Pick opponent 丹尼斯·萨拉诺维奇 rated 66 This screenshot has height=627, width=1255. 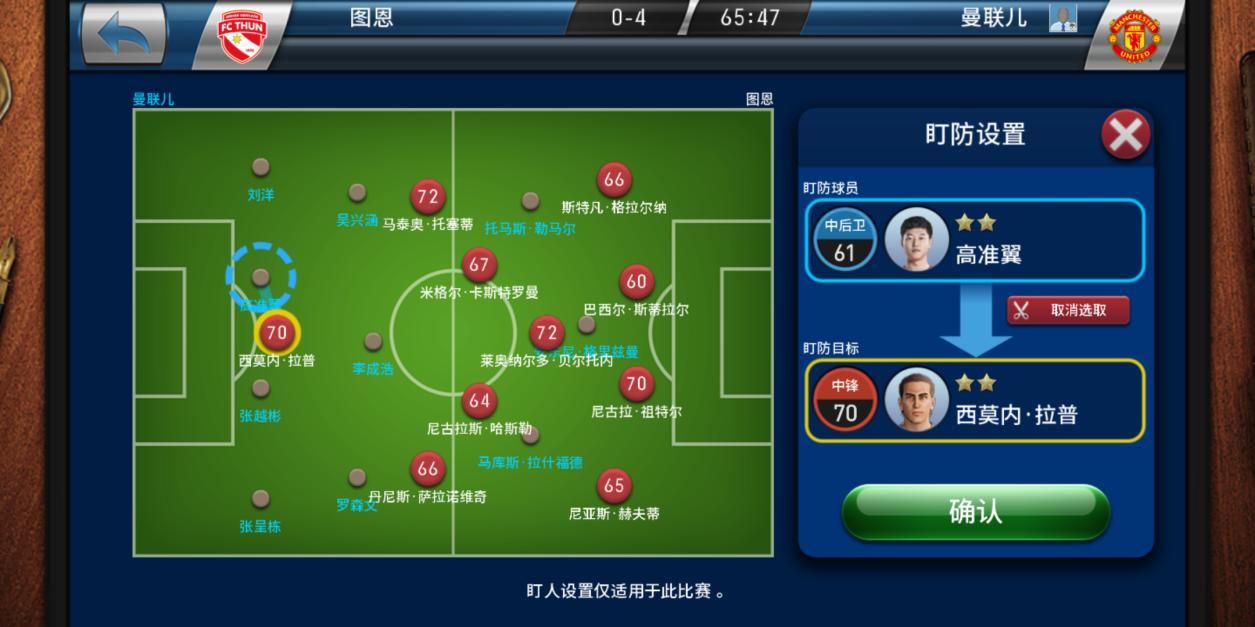[428, 468]
